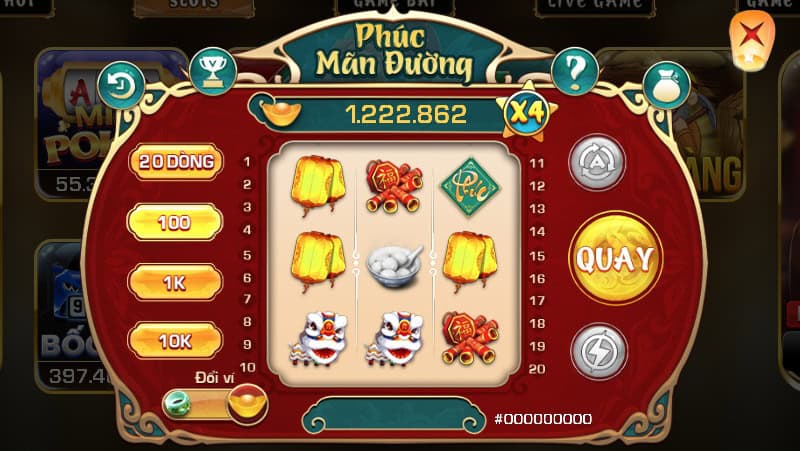Viewport: 800px width, 451px height.
Task: Choose the 10K bet amount
Action: 175,341
